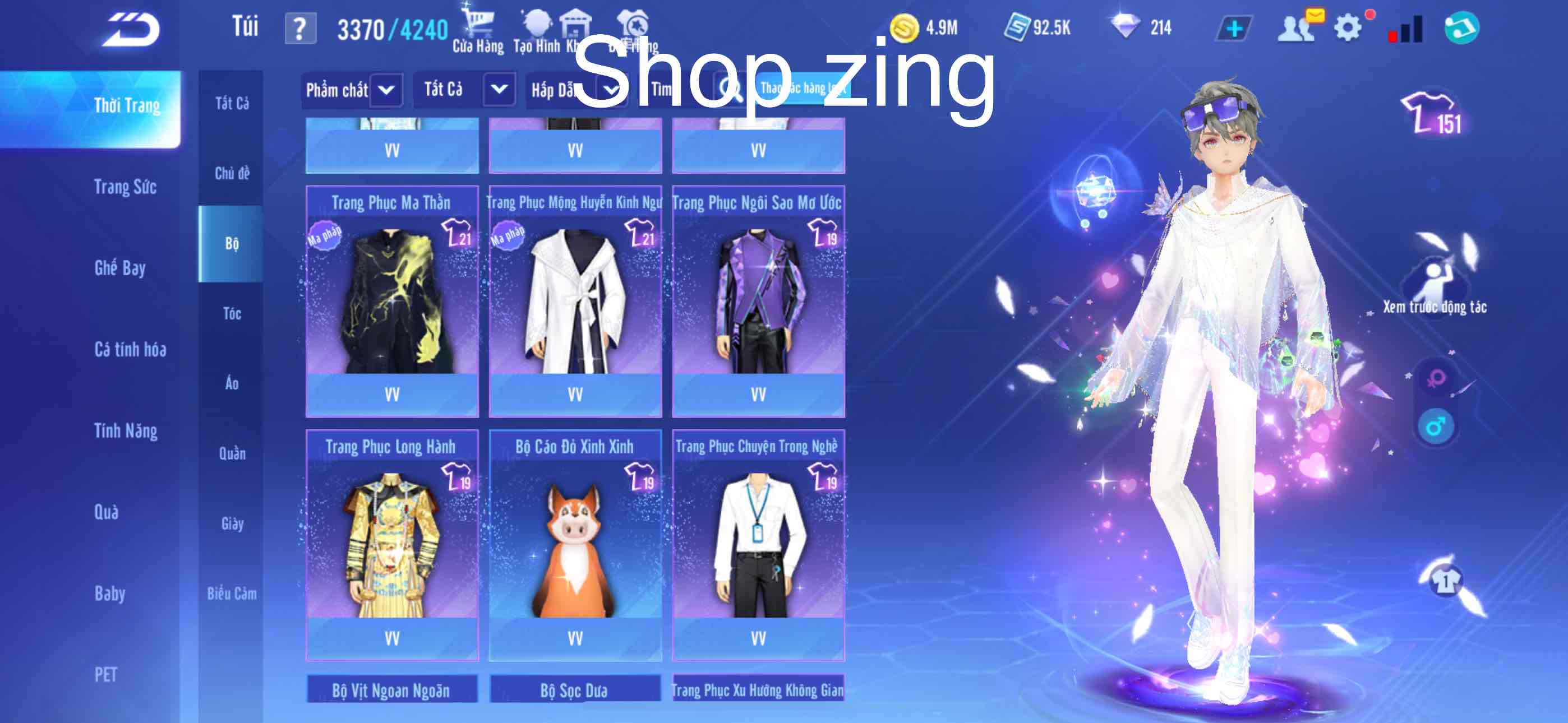Click the search magnifier icon
Screen dimensions: 1568x723
(x=733, y=89)
